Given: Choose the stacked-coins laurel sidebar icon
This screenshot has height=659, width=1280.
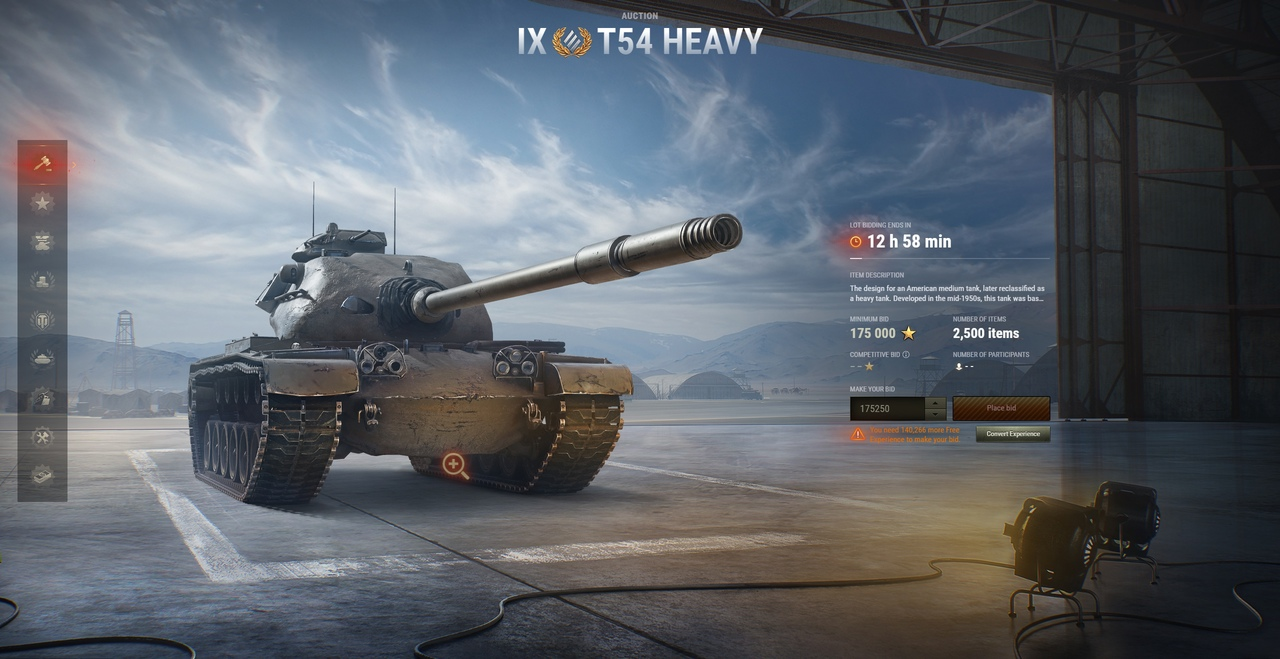Looking at the screenshot, I should [x=42, y=281].
